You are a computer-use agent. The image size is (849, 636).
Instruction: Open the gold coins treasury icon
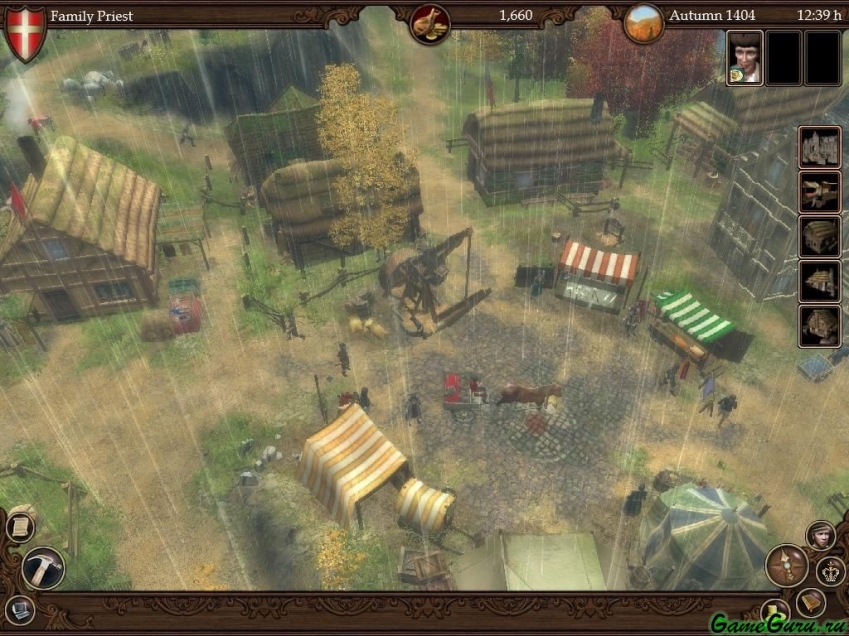coord(430,22)
